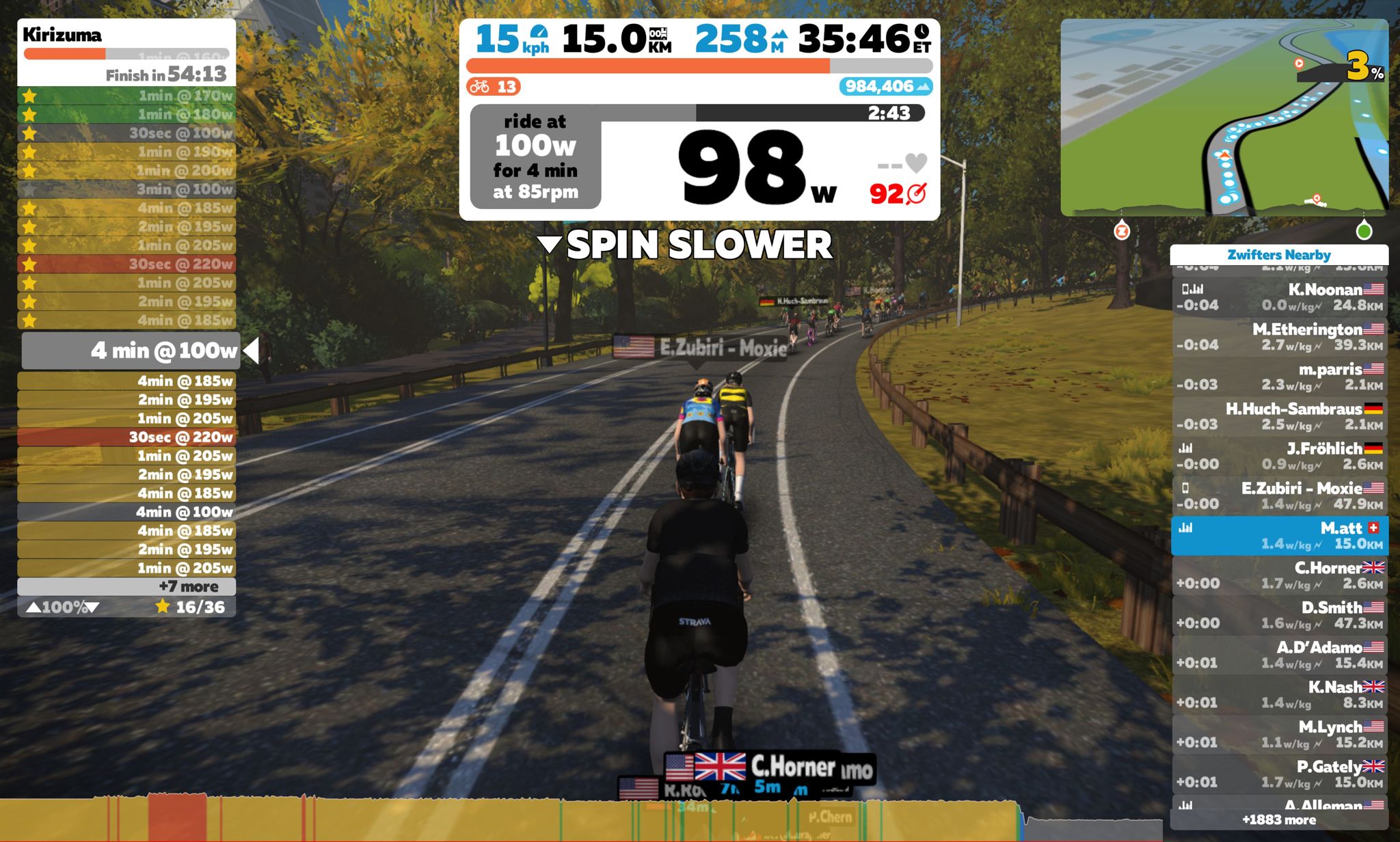Increase FTP bias with the up arrow
The height and width of the screenshot is (842, 1400).
(x=33, y=607)
